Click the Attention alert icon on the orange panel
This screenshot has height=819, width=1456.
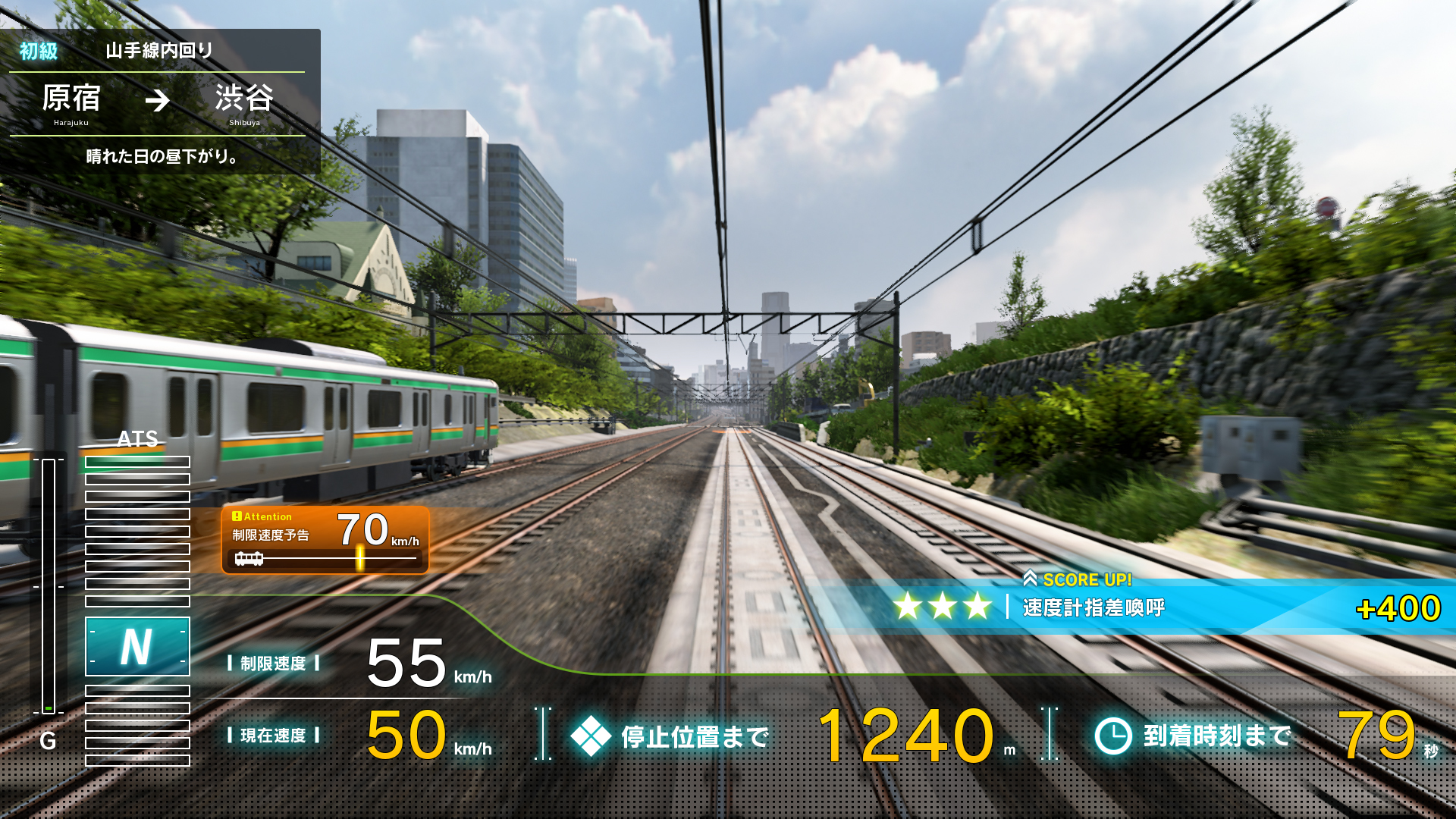point(238,516)
